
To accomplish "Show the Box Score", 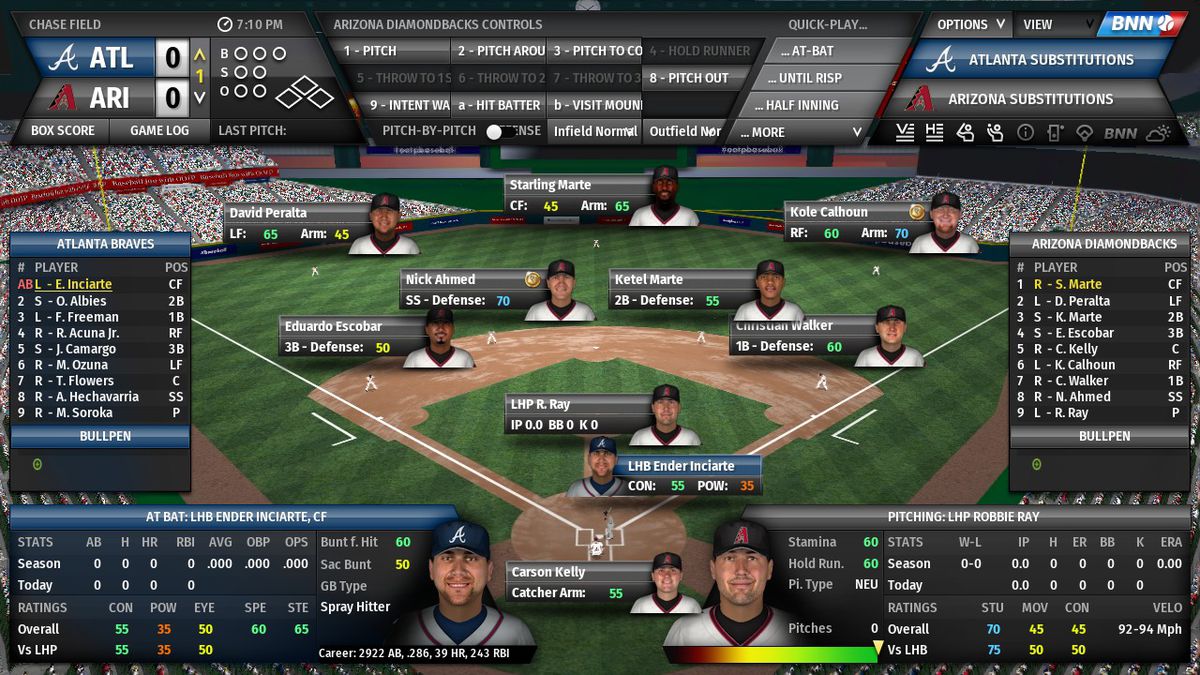I will coord(63,130).
